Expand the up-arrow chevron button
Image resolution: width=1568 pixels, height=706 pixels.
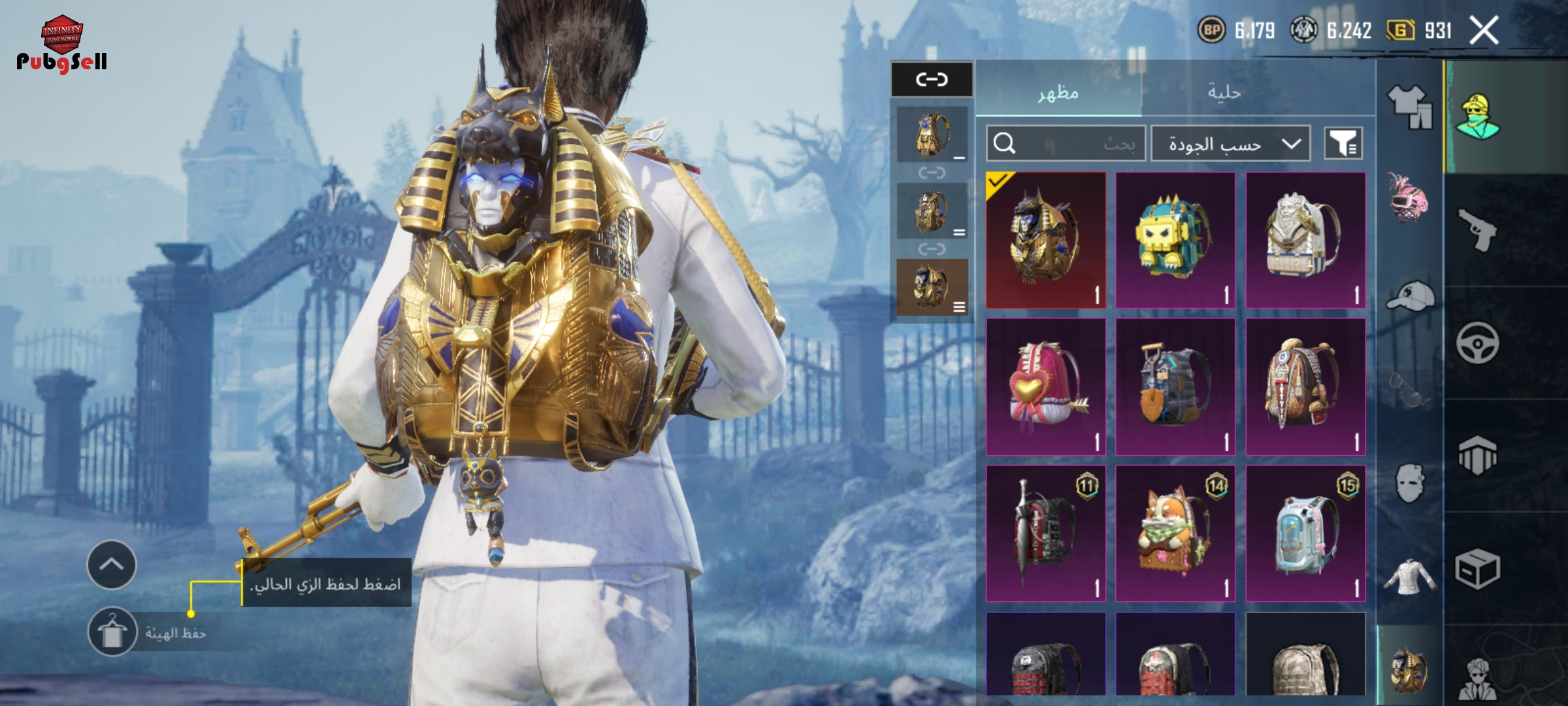[x=112, y=565]
